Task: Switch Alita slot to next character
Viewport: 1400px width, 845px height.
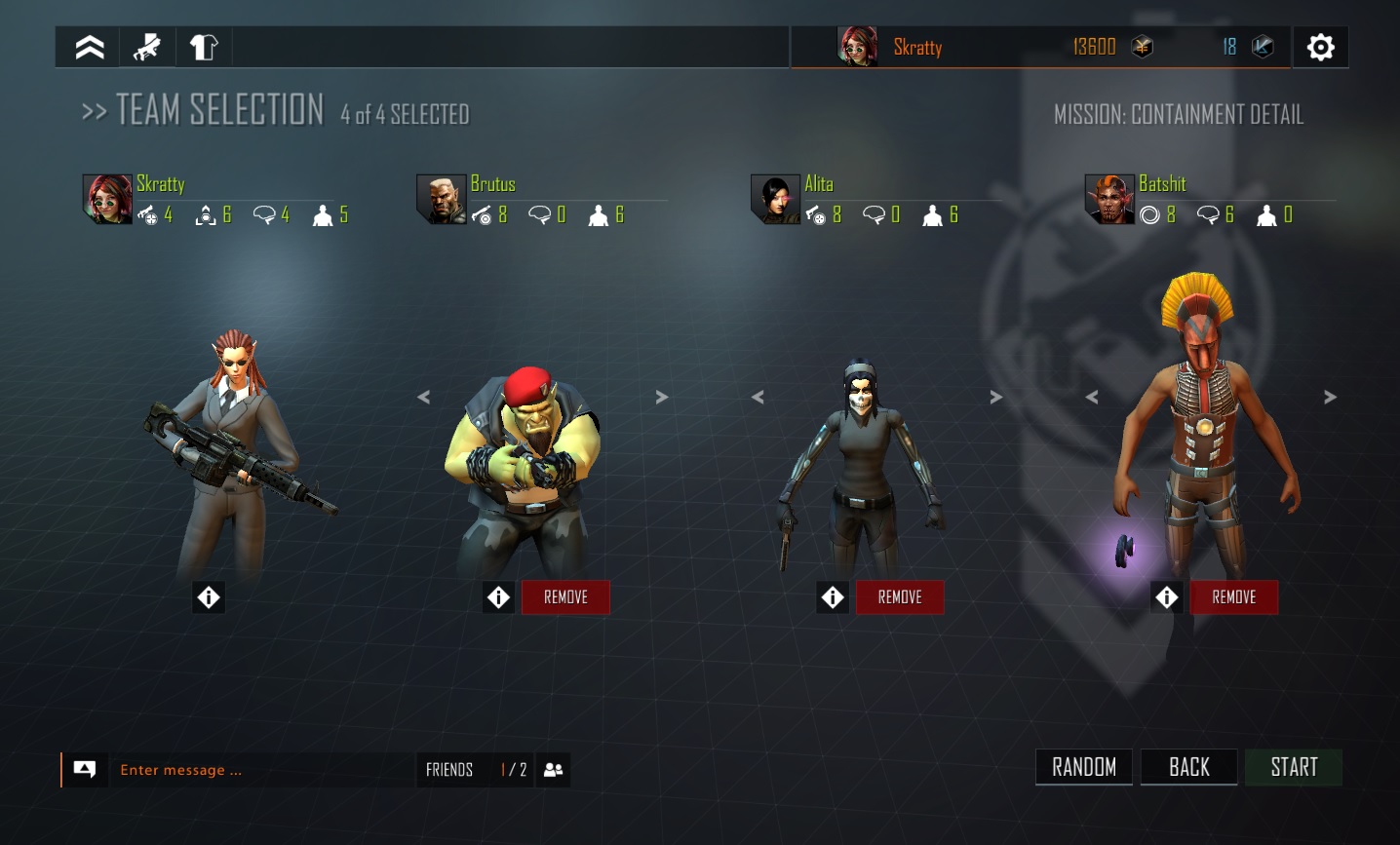Action: 995,397
